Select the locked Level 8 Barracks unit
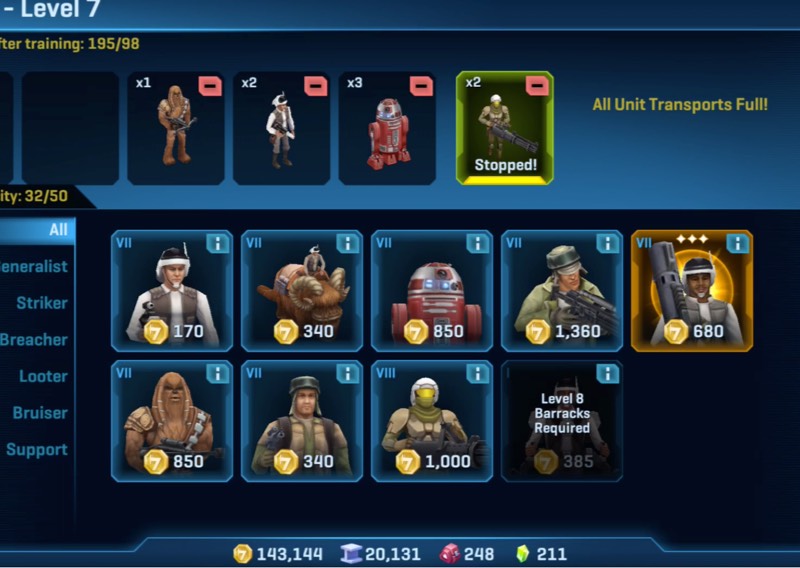 pos(561,421)
